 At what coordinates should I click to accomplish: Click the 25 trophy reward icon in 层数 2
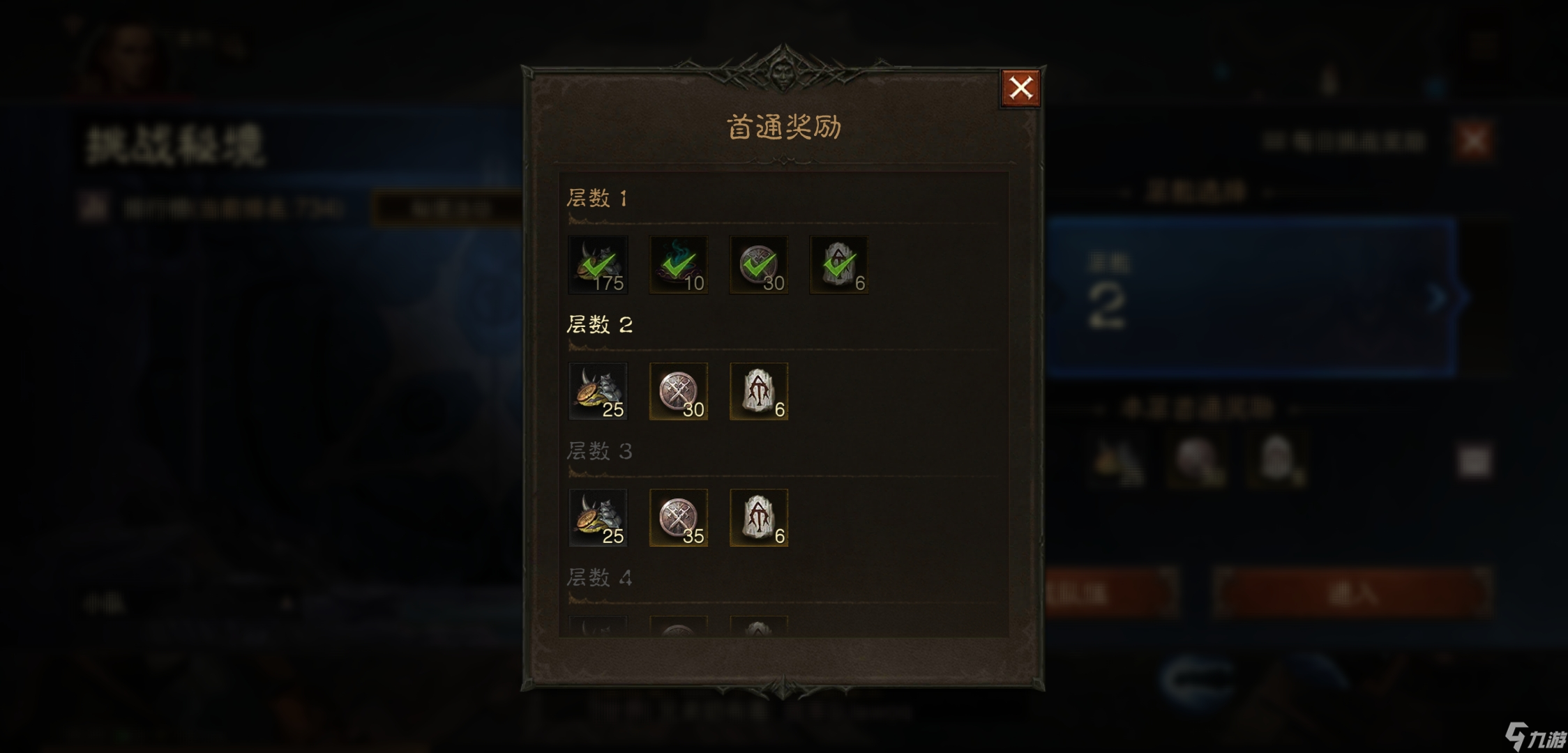598,393
